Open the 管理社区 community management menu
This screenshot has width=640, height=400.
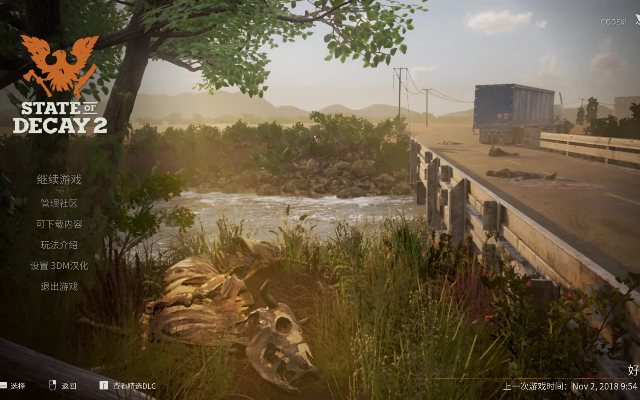click(59, 203)
